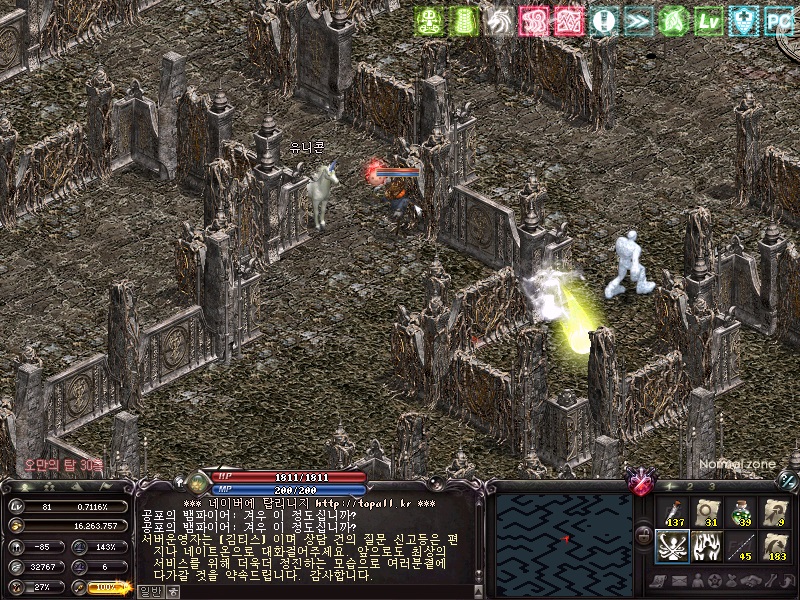Use the arrow scroll with count 9
Screen dimensions: 800x600
click(x=775, y=512)
